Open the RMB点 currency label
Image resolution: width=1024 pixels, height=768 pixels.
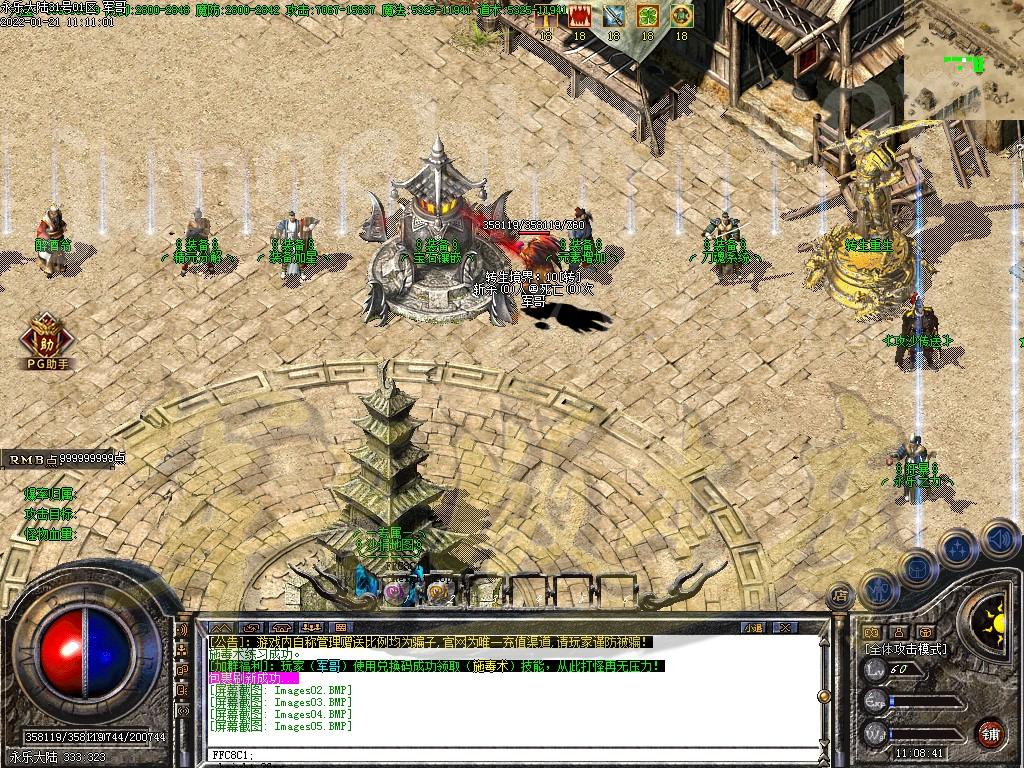[x=66, y=458]
